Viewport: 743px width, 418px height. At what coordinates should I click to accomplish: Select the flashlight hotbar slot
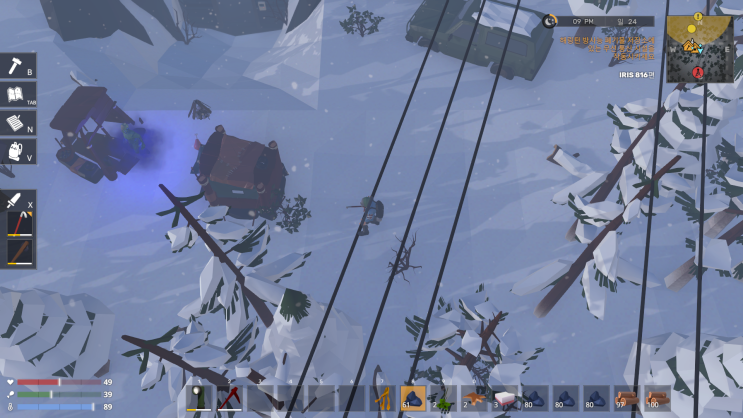coord(198,399)
